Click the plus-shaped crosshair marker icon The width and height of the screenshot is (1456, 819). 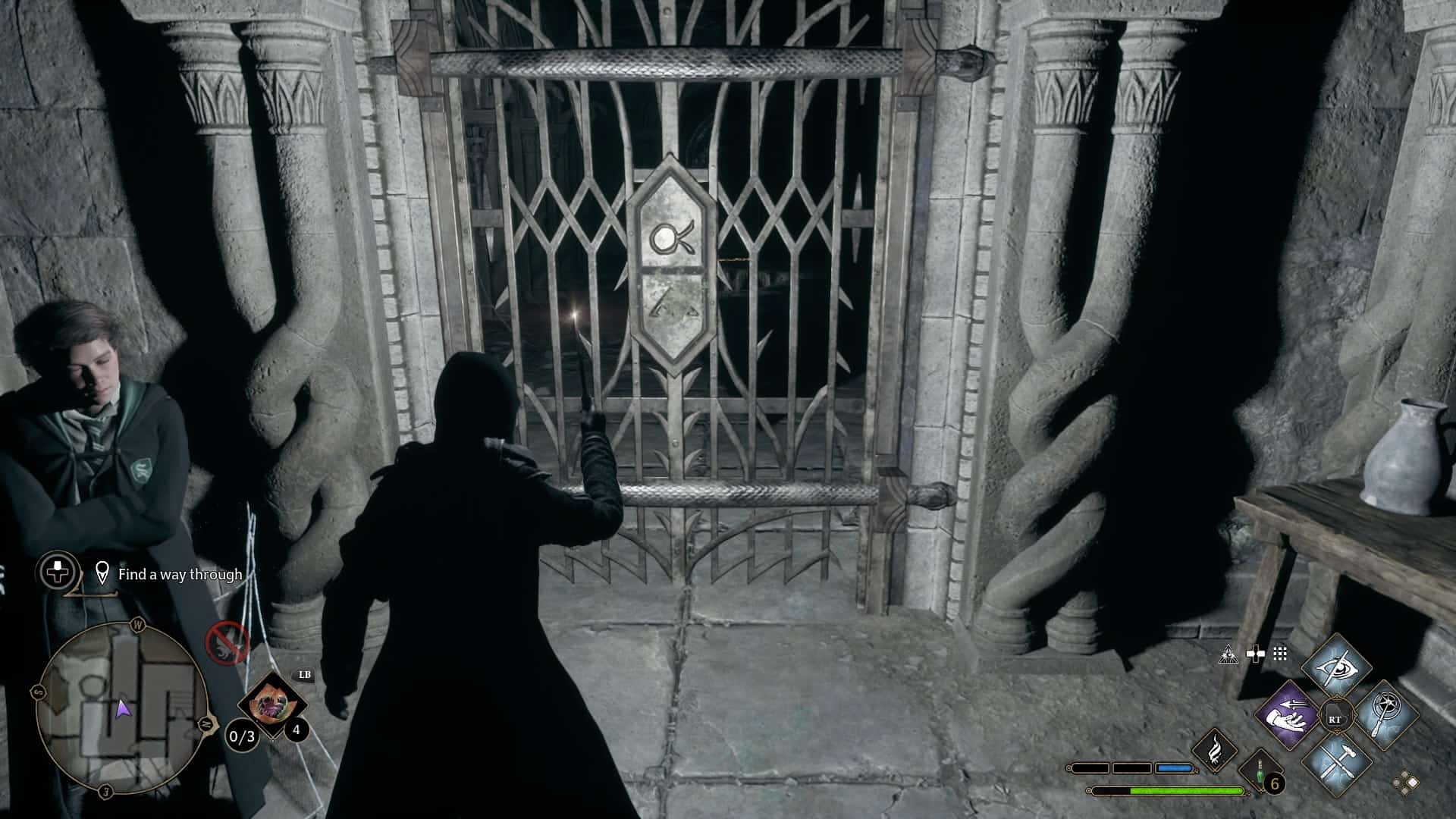point(1254,653)
